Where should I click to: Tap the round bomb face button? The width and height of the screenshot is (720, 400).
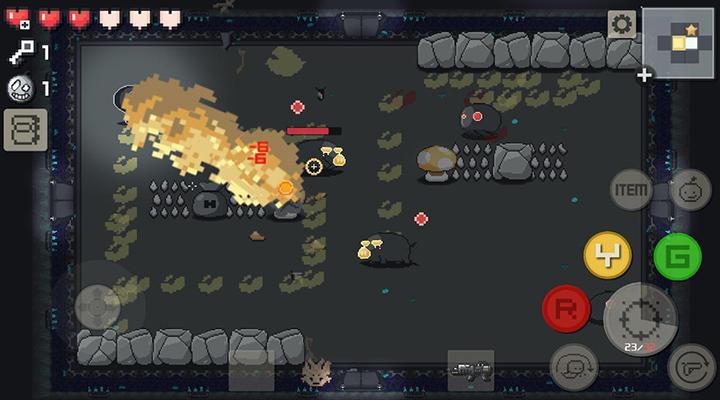pos(689,190)
